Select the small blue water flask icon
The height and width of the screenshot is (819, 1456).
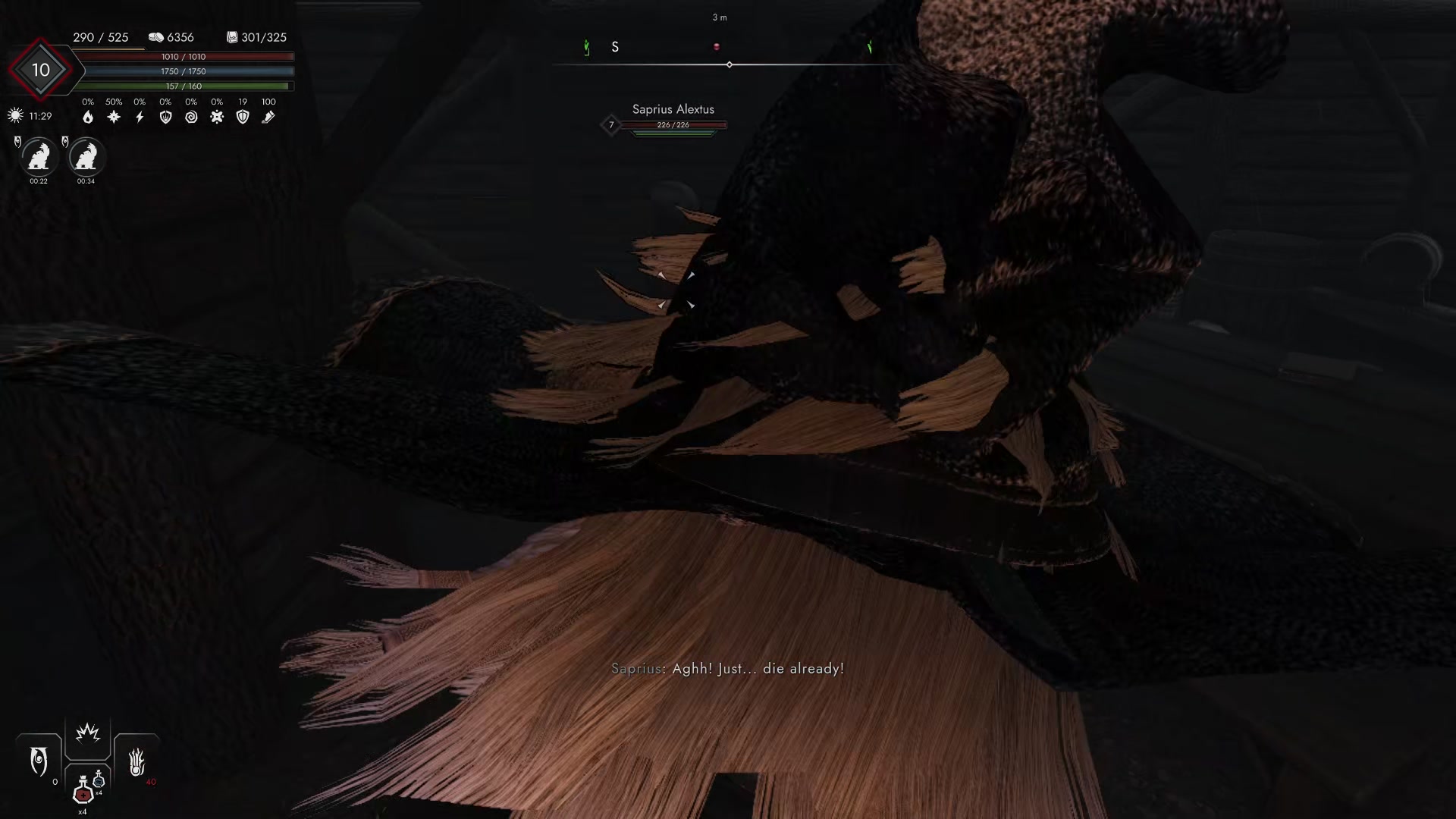[x=99, y=782]
